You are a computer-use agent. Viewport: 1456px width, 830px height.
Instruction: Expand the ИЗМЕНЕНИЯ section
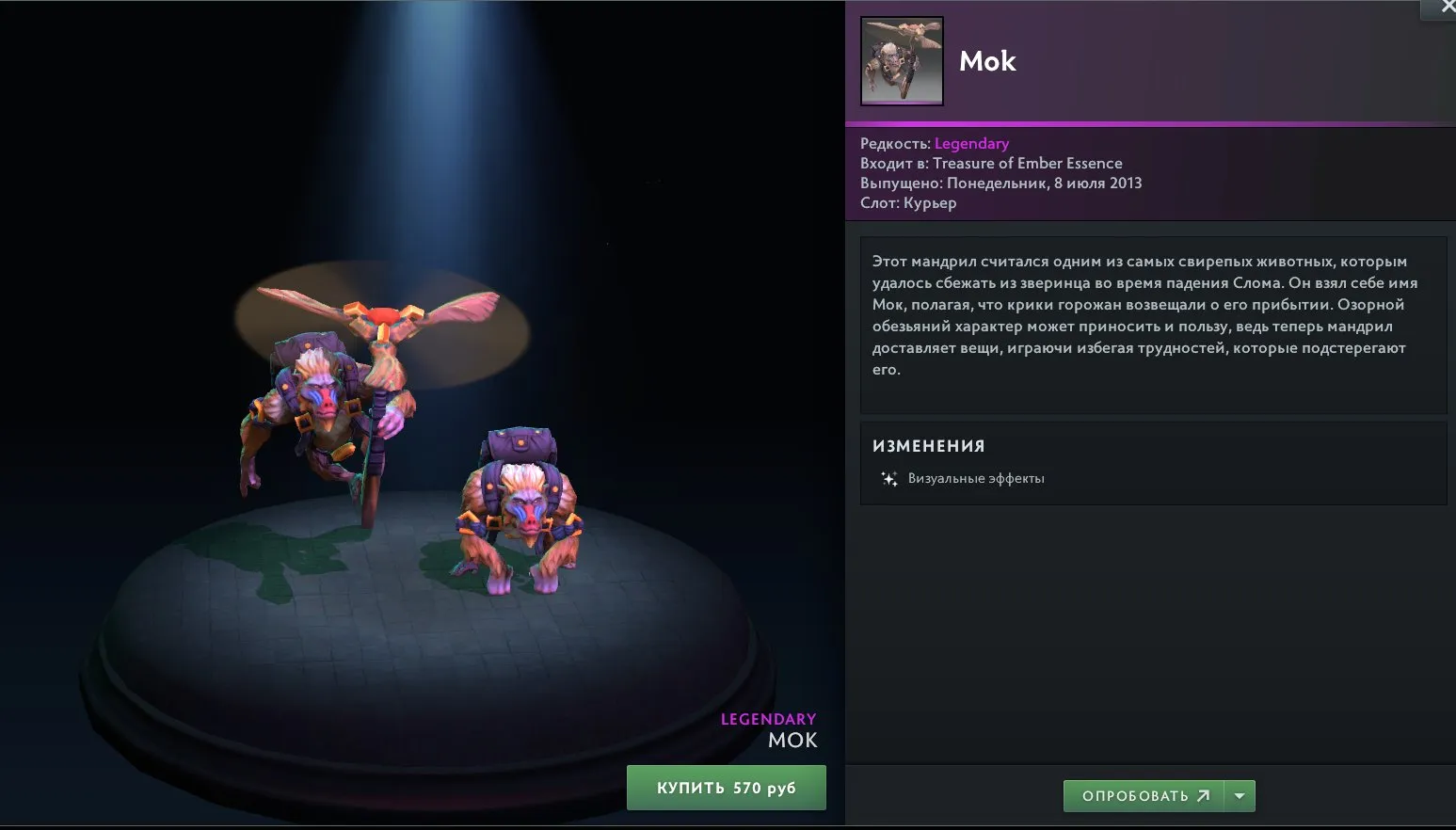tap(927, 445)
